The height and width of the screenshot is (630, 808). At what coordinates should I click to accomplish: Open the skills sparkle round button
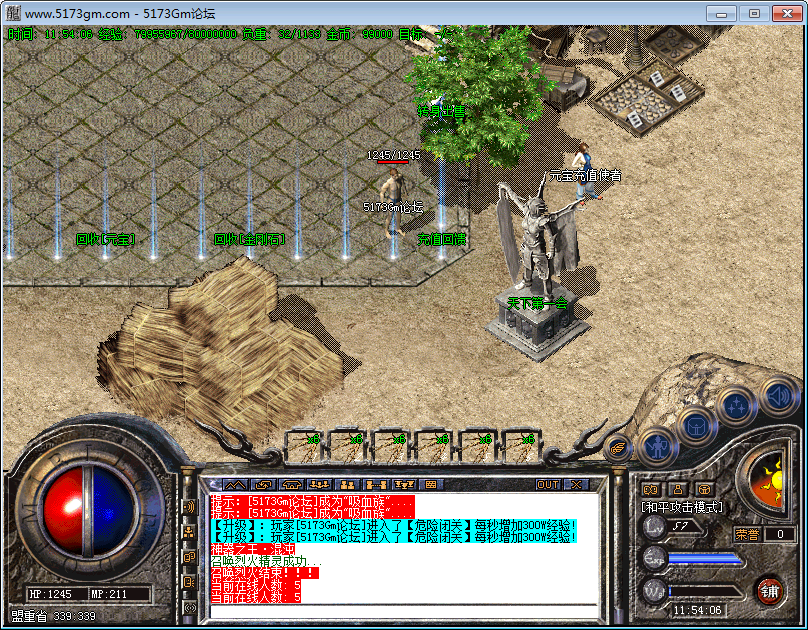coord(737,406)
